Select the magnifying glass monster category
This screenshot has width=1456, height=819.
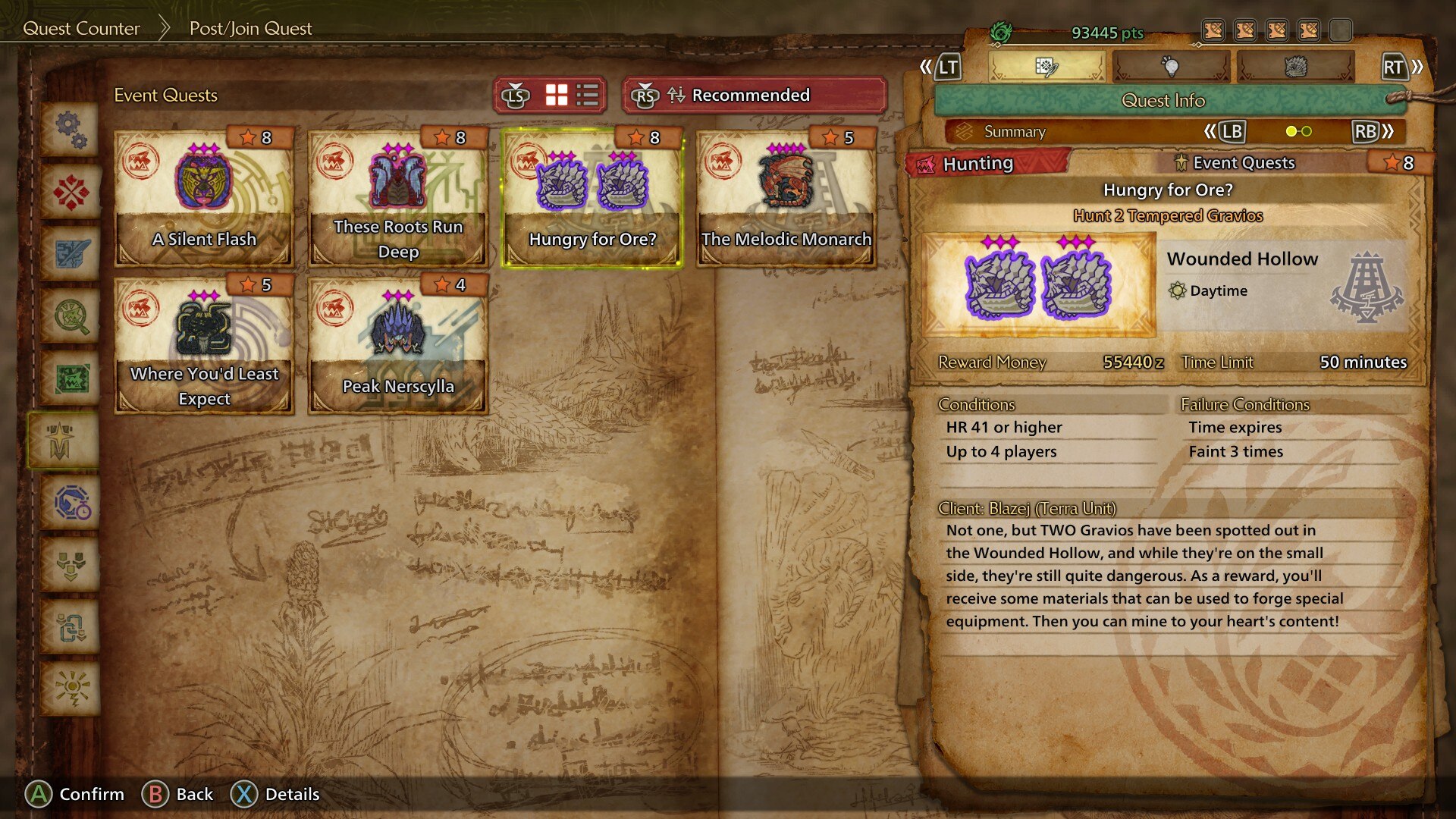click(71, 315)
